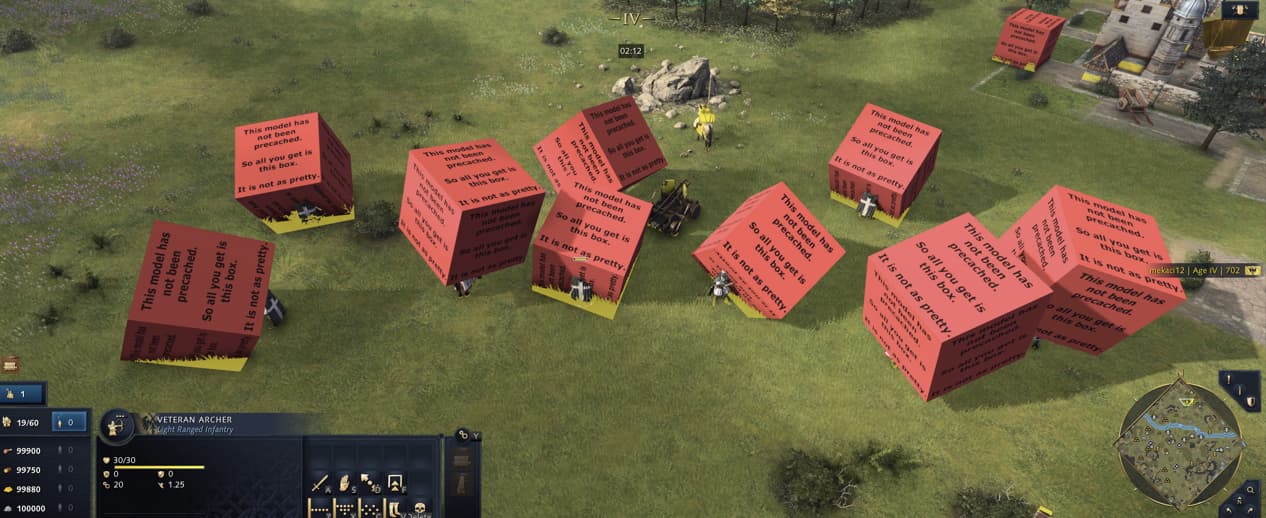The image size is (1266, 518).
Task: Choose the patrol arrows command
Action: pyautogui.click(x=369, y=483)
